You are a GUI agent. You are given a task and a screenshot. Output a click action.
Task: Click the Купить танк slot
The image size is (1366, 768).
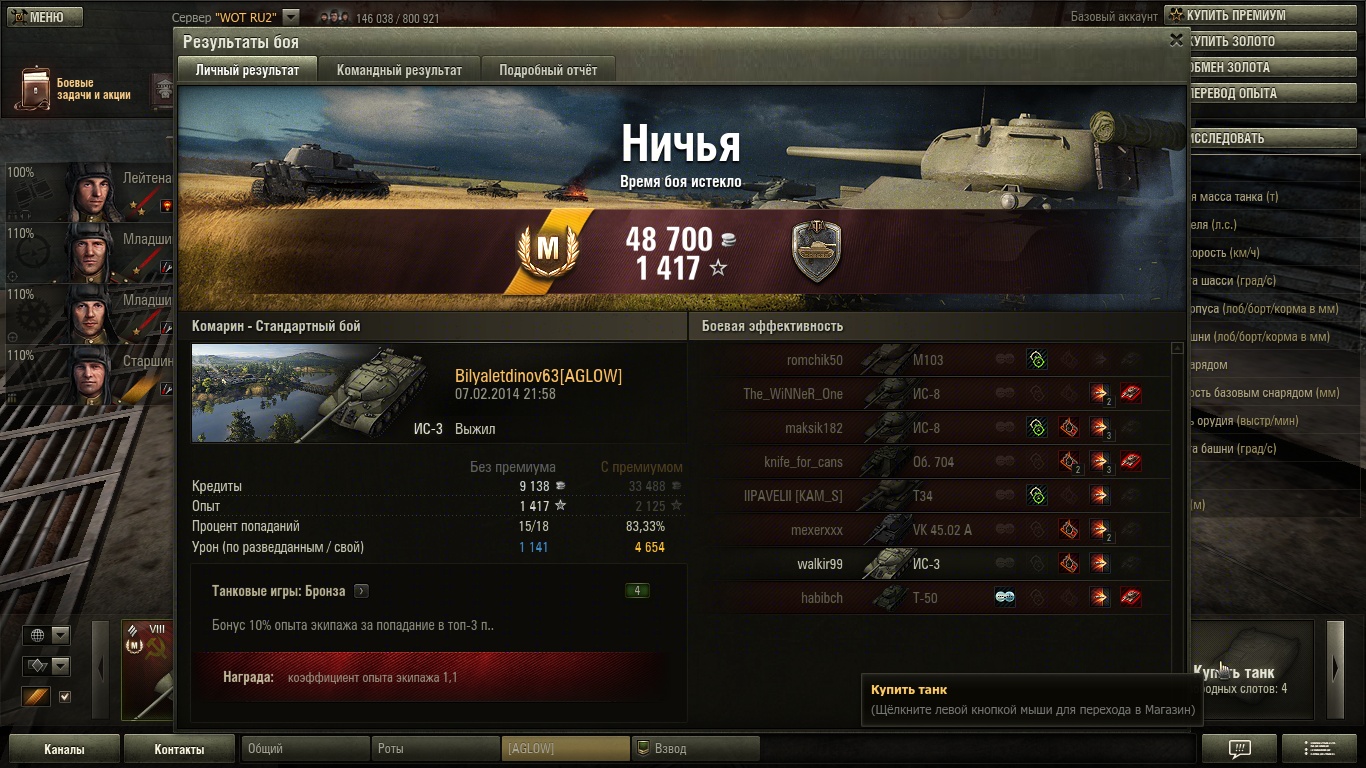tap(1250, 670)
